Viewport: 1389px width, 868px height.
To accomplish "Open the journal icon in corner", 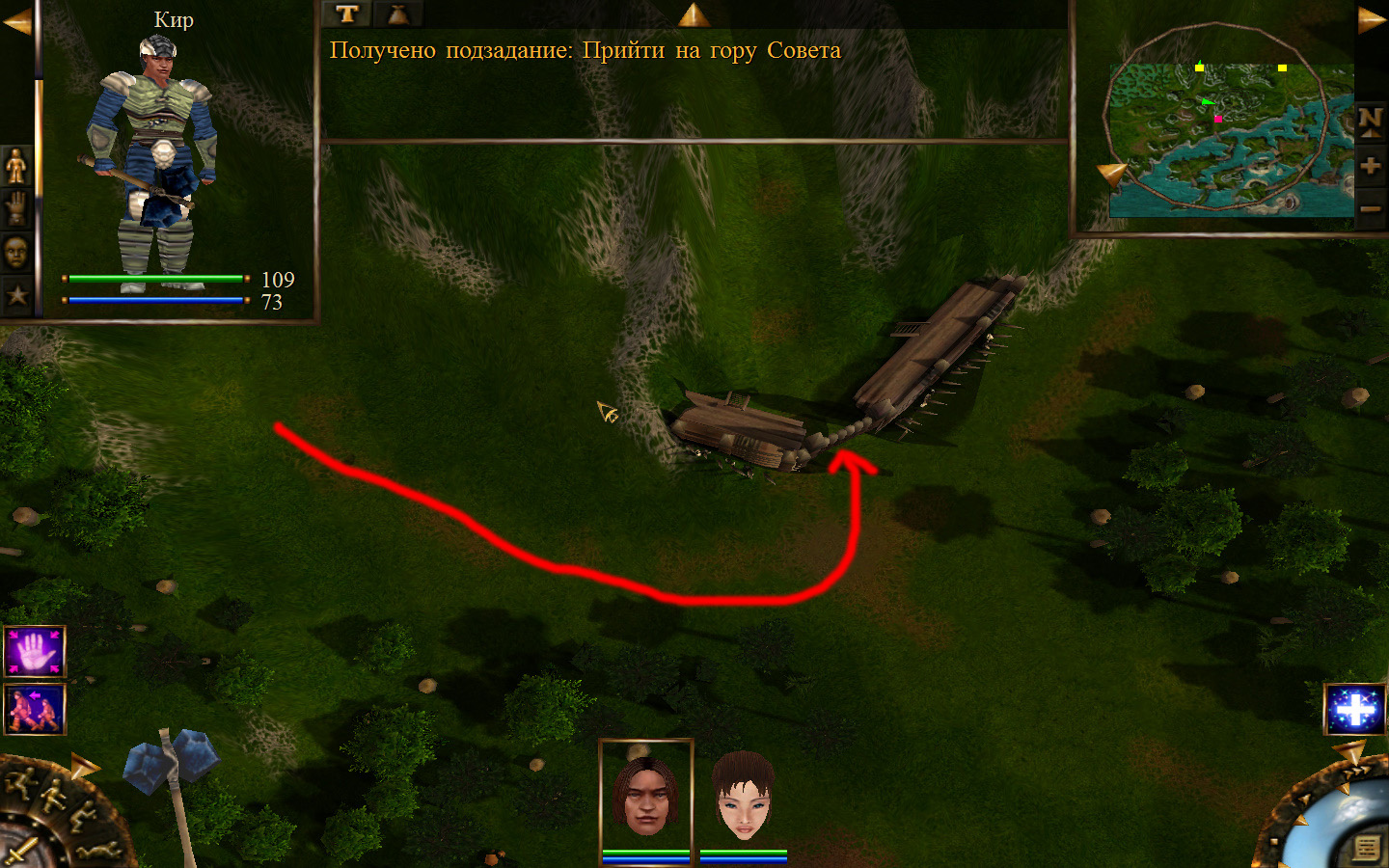I will (1366, 848).
